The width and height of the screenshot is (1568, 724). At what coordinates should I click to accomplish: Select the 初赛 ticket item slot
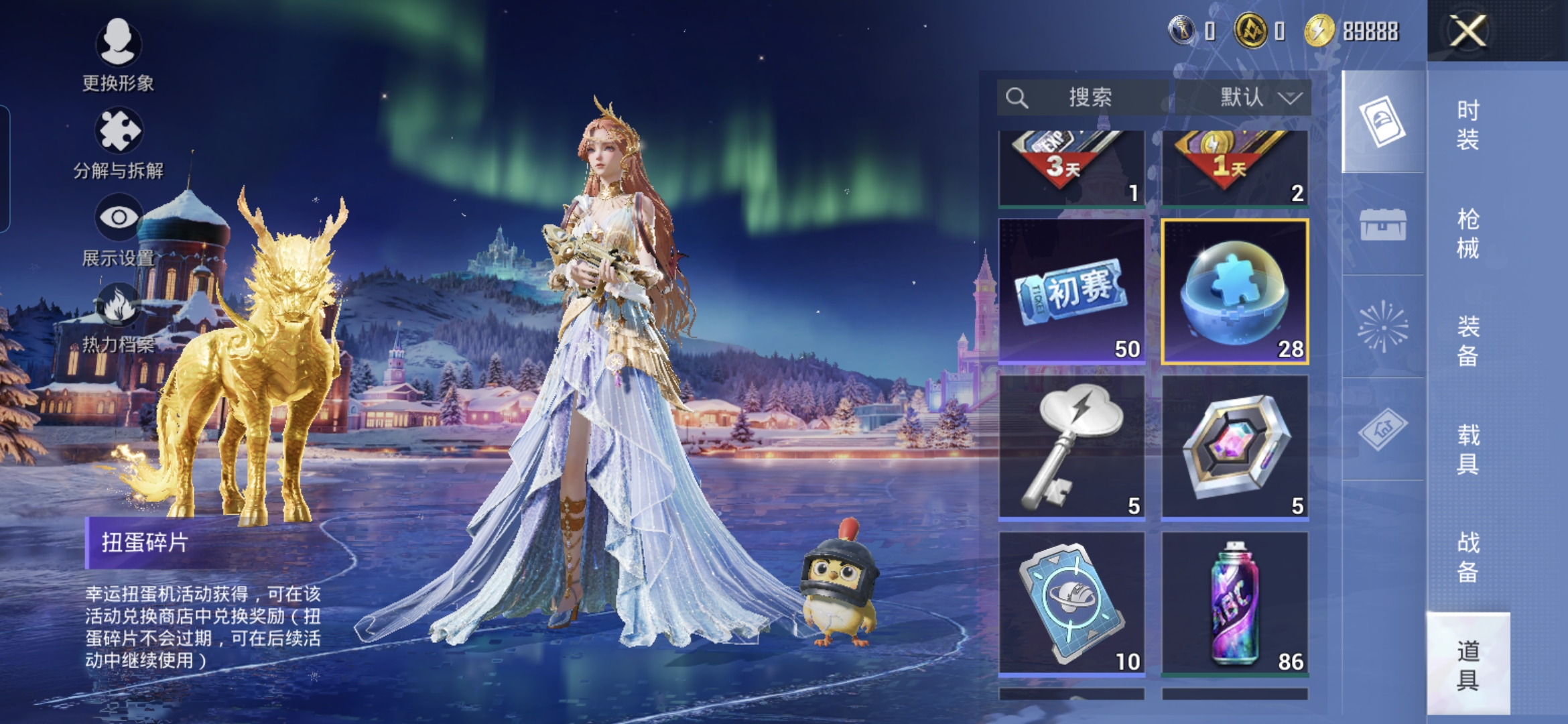point(1071,292)
